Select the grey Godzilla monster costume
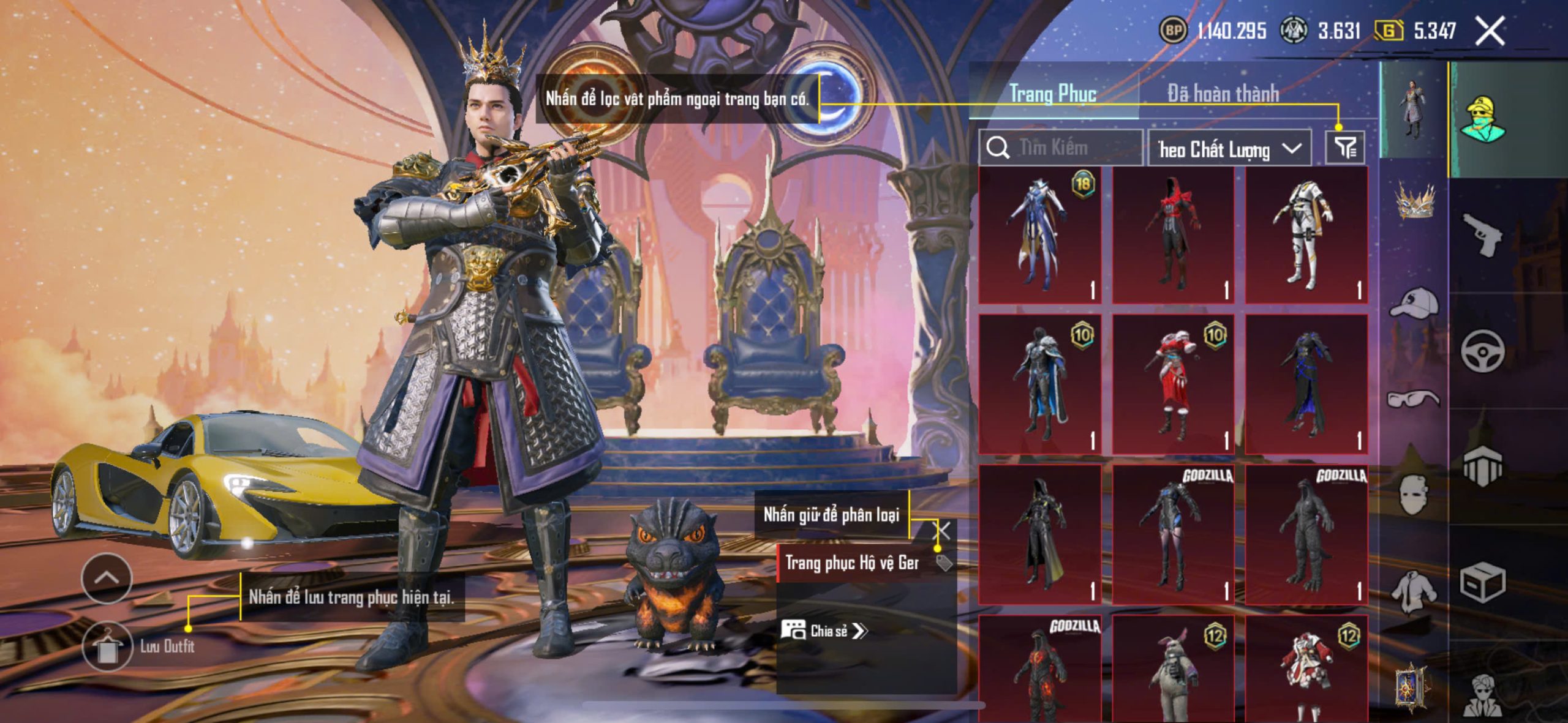The width and height of the screenshot is (1568, 723). [1306, 535]
